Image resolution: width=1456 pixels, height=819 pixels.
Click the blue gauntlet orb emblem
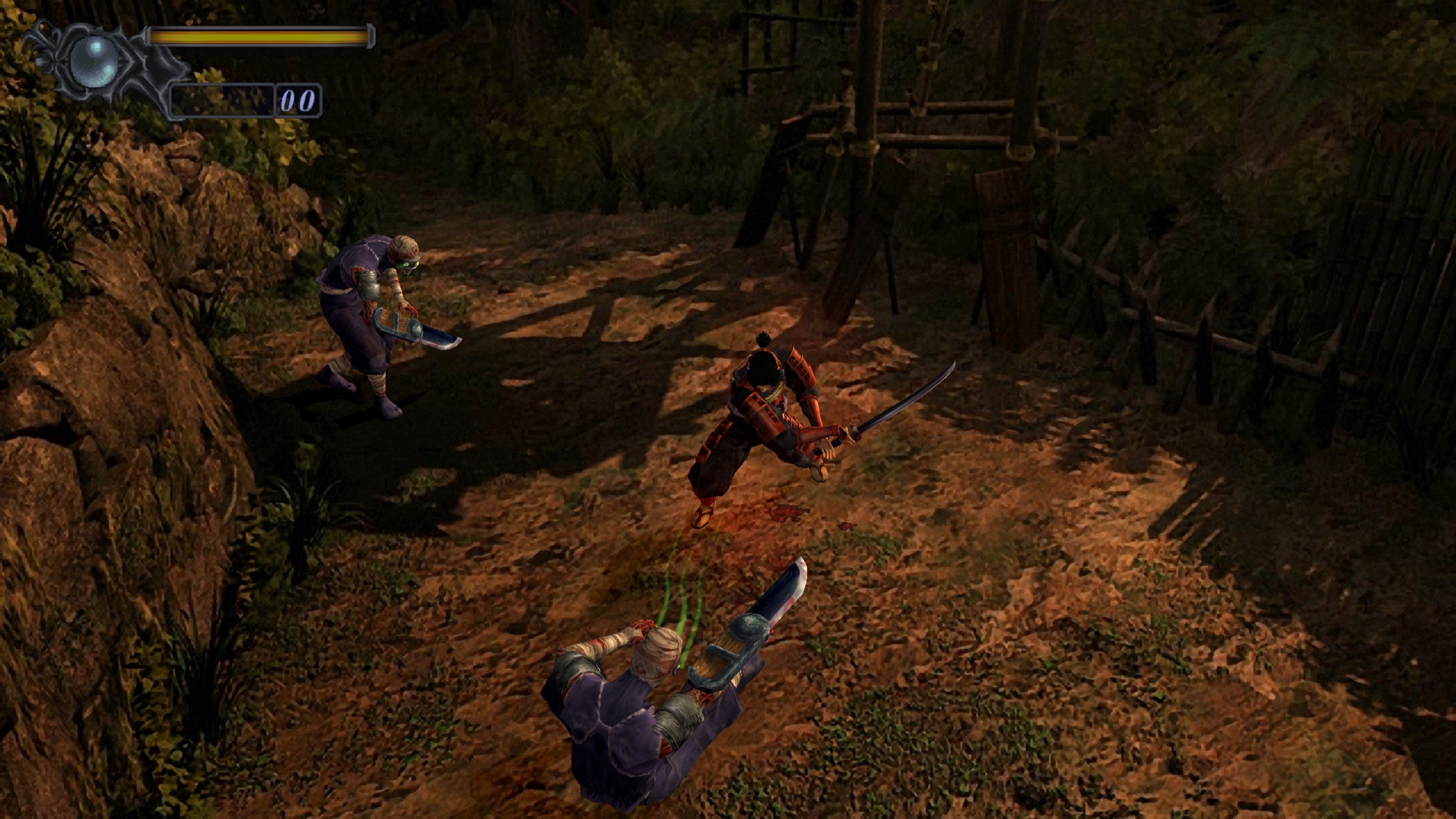tap(94, 62)
